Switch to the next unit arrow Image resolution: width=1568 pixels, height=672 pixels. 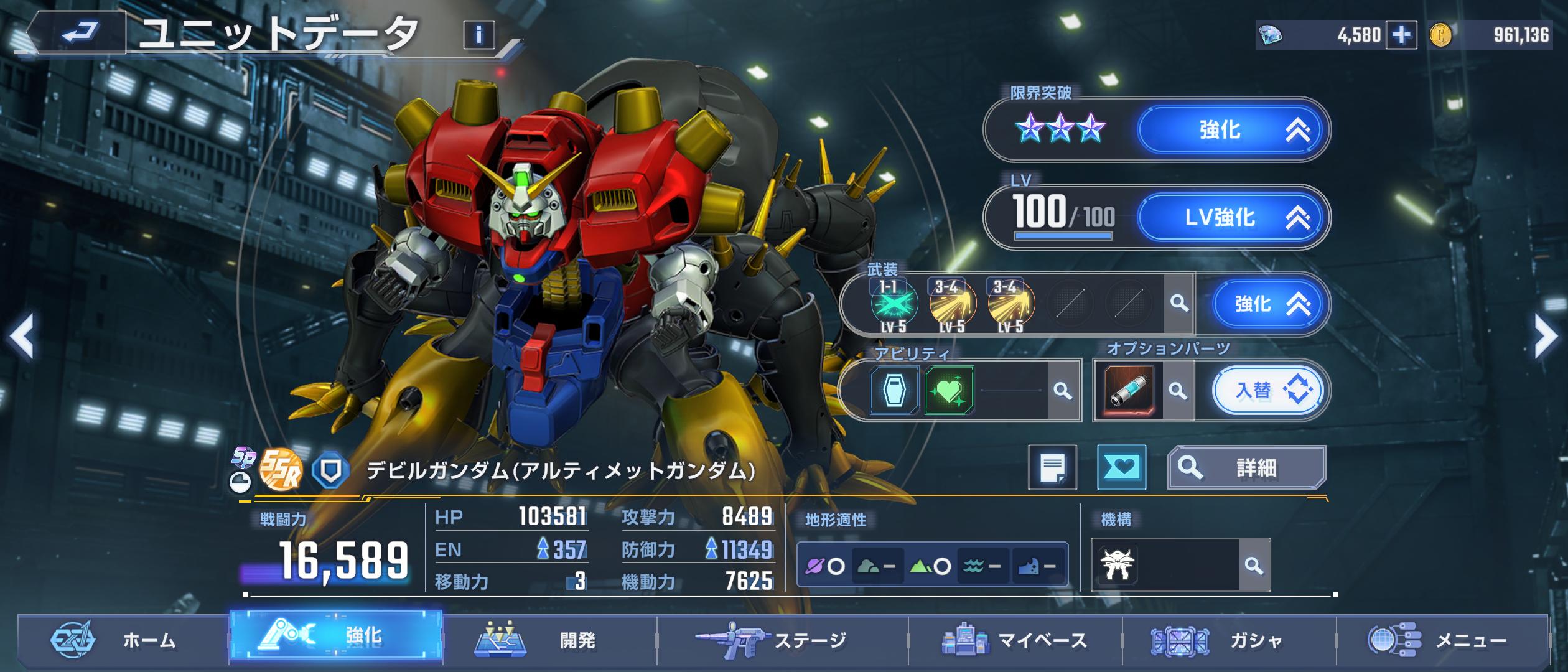click(x=1546, y=337)
